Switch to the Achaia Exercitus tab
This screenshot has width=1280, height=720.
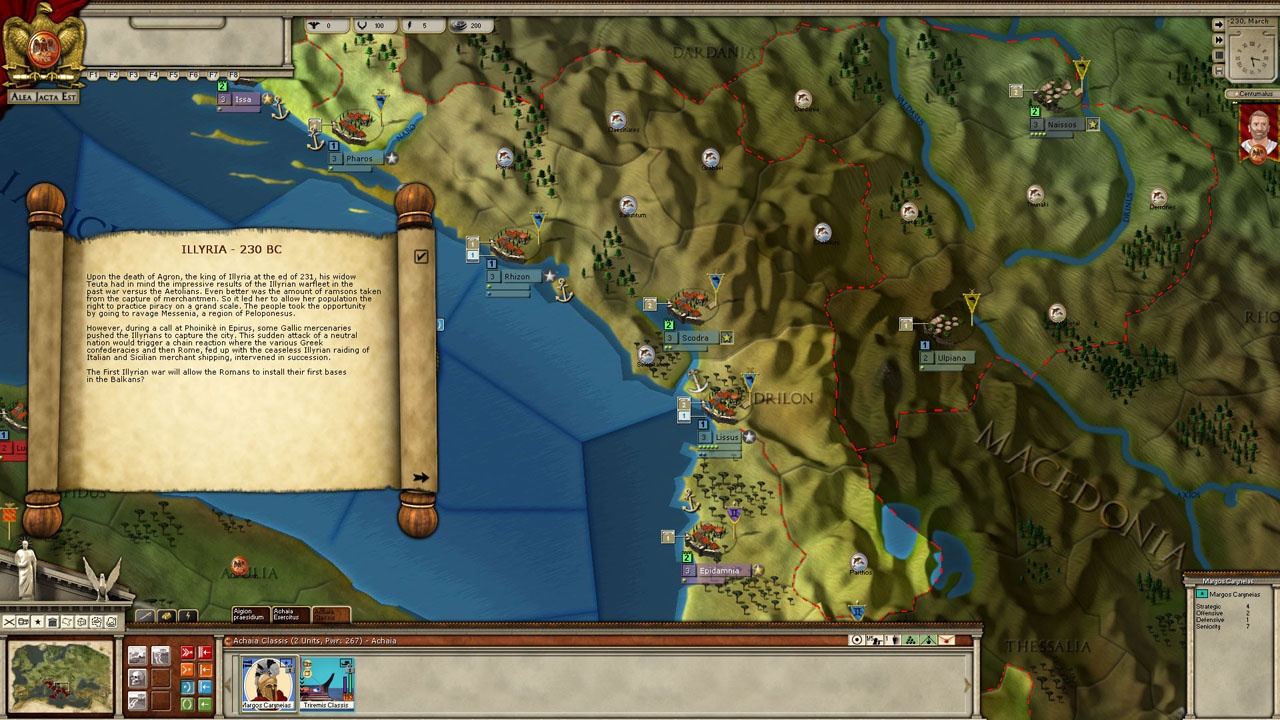290,614
